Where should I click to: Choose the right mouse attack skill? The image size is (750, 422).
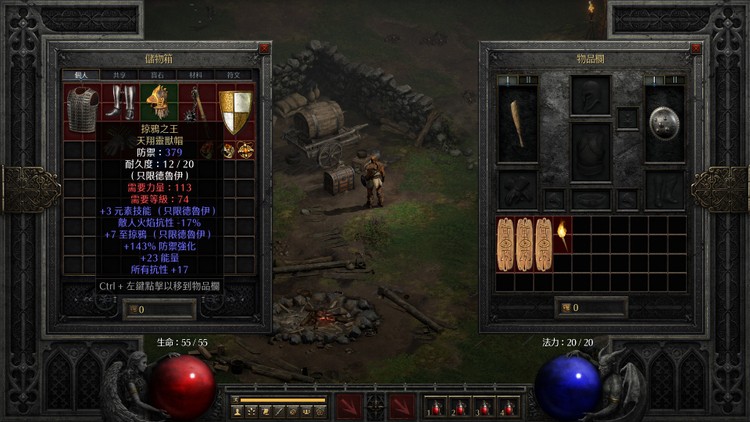click(x=402, y=406)
